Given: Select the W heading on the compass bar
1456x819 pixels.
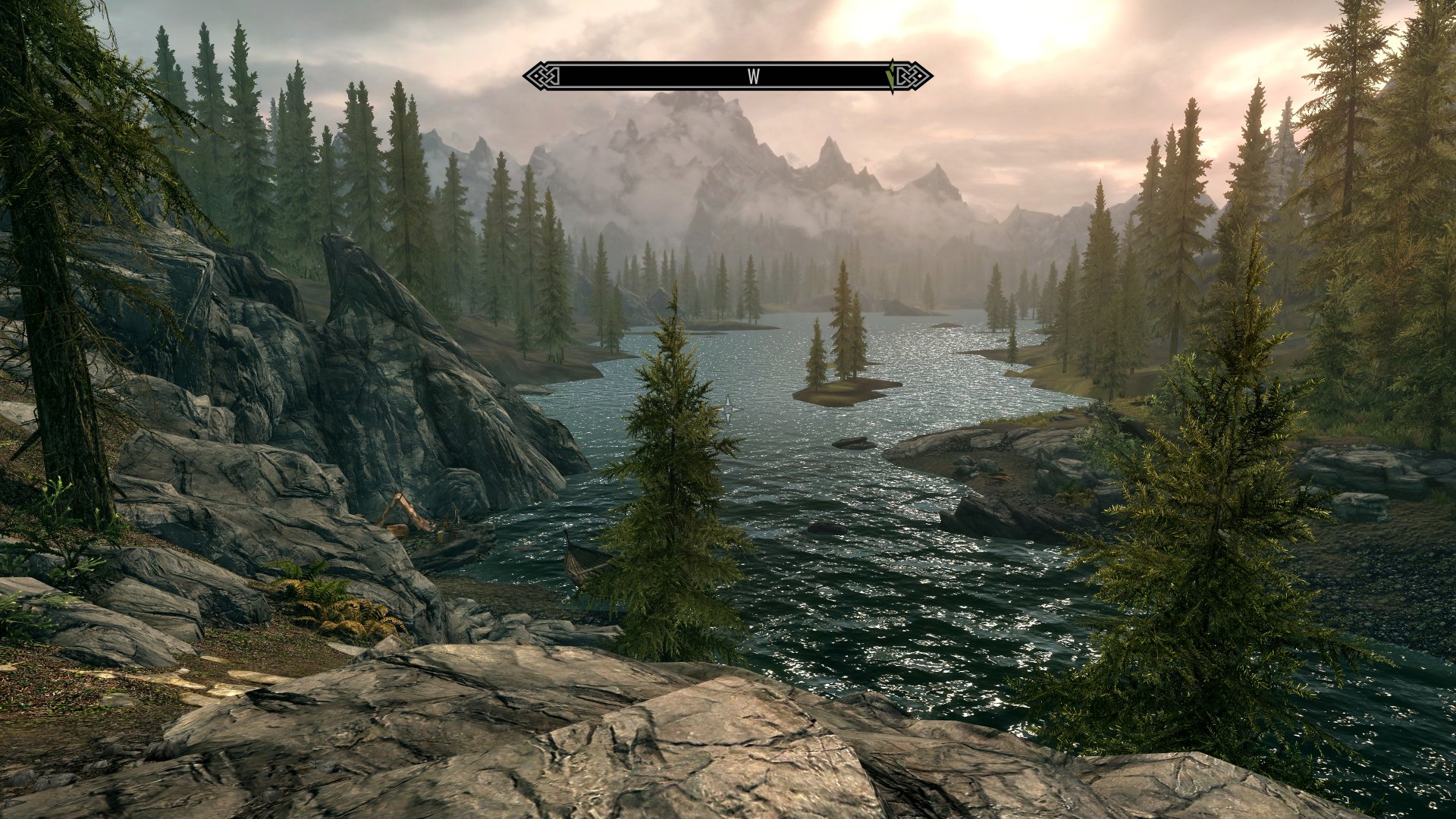Looking at the screenshot, I should click(x=753, y=77).
